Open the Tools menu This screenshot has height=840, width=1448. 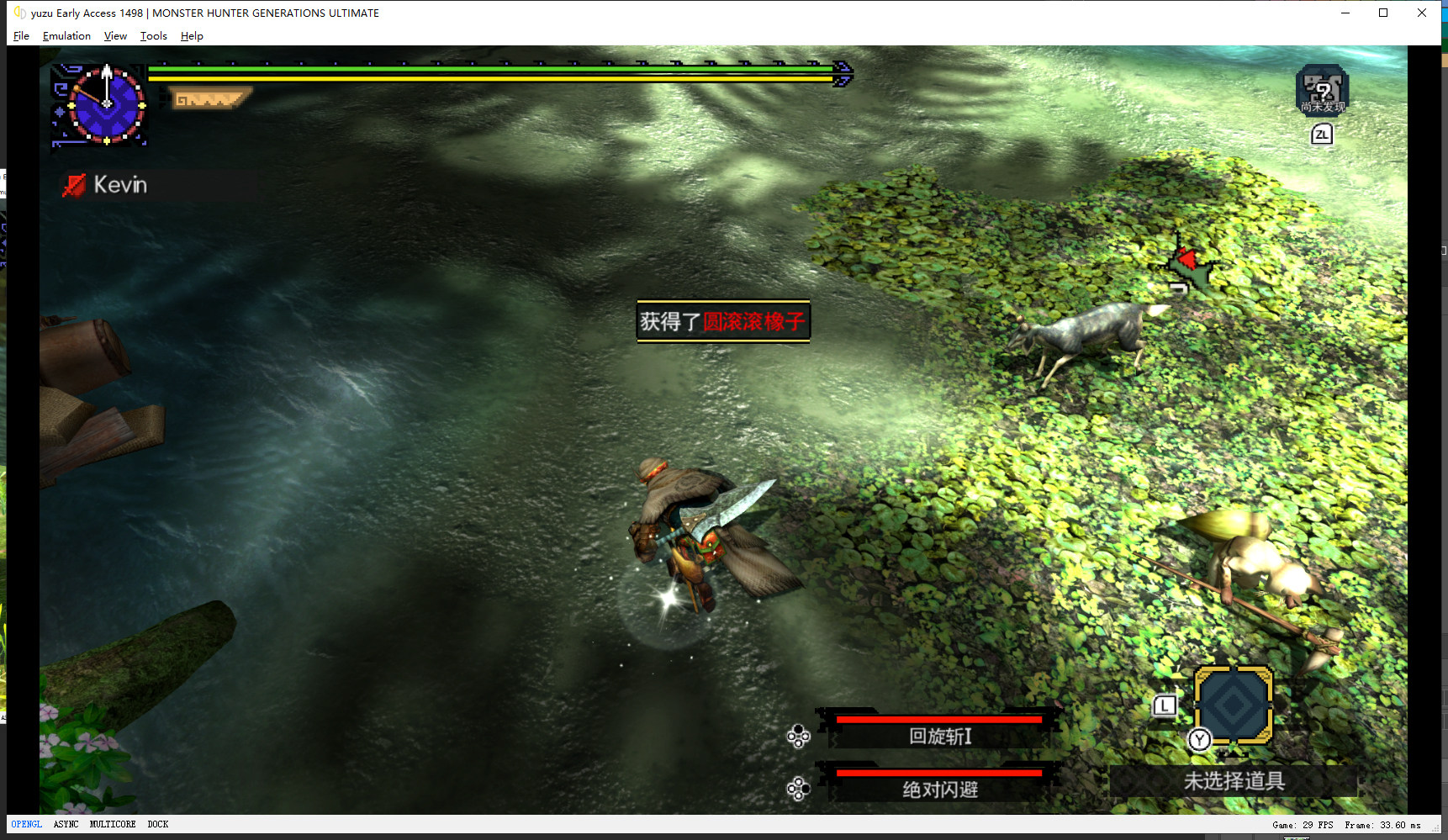coord(153,36)
